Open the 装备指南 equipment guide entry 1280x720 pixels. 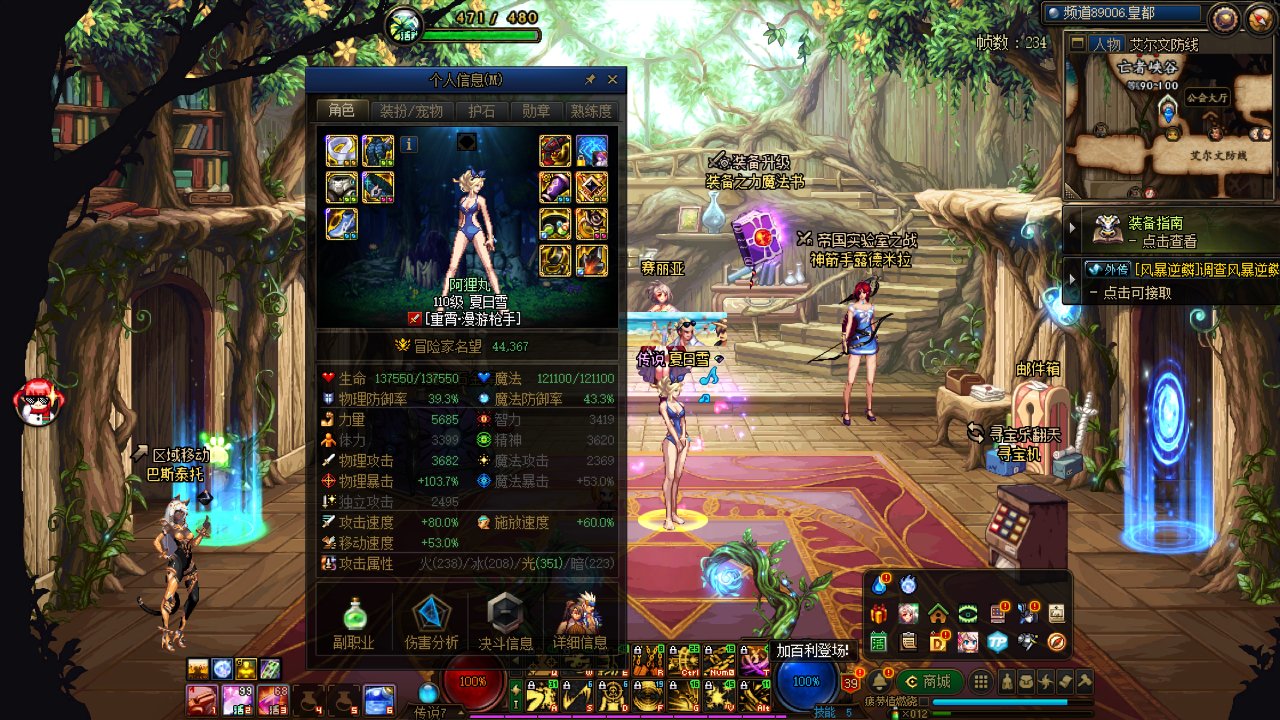pyautogui.click(x=1165, y=231)
